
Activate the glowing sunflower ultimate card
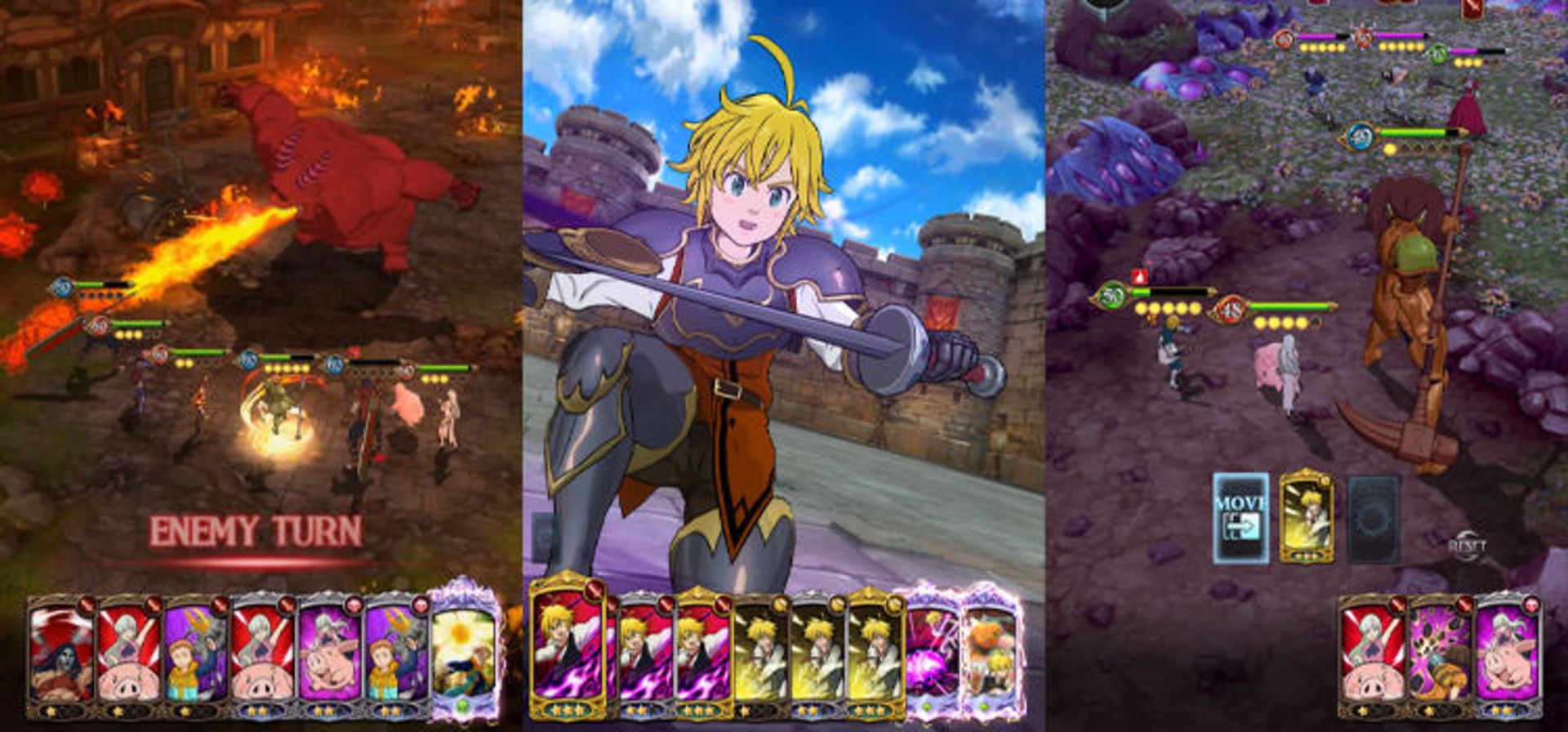pyautogui.click(x=463, y=654)
